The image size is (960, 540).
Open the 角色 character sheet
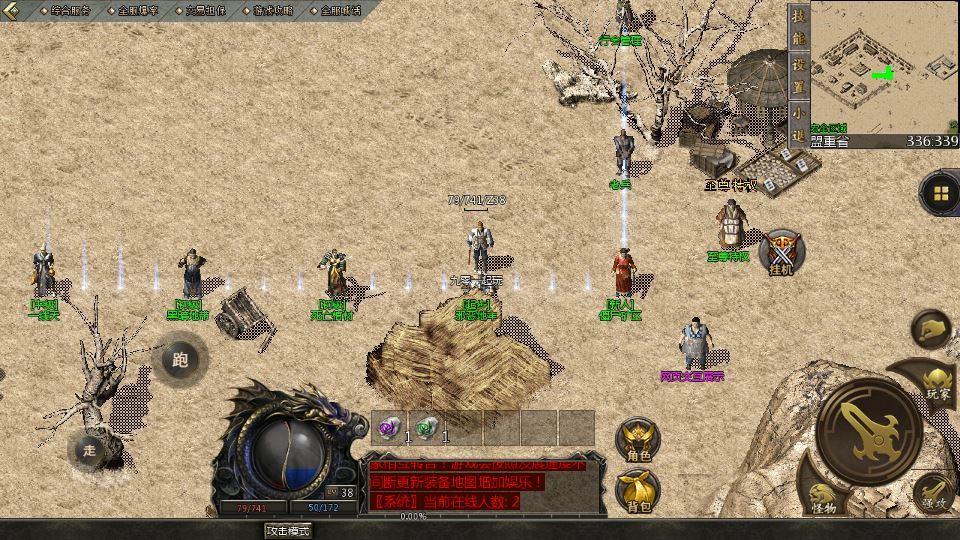click(x=637, y=440)
